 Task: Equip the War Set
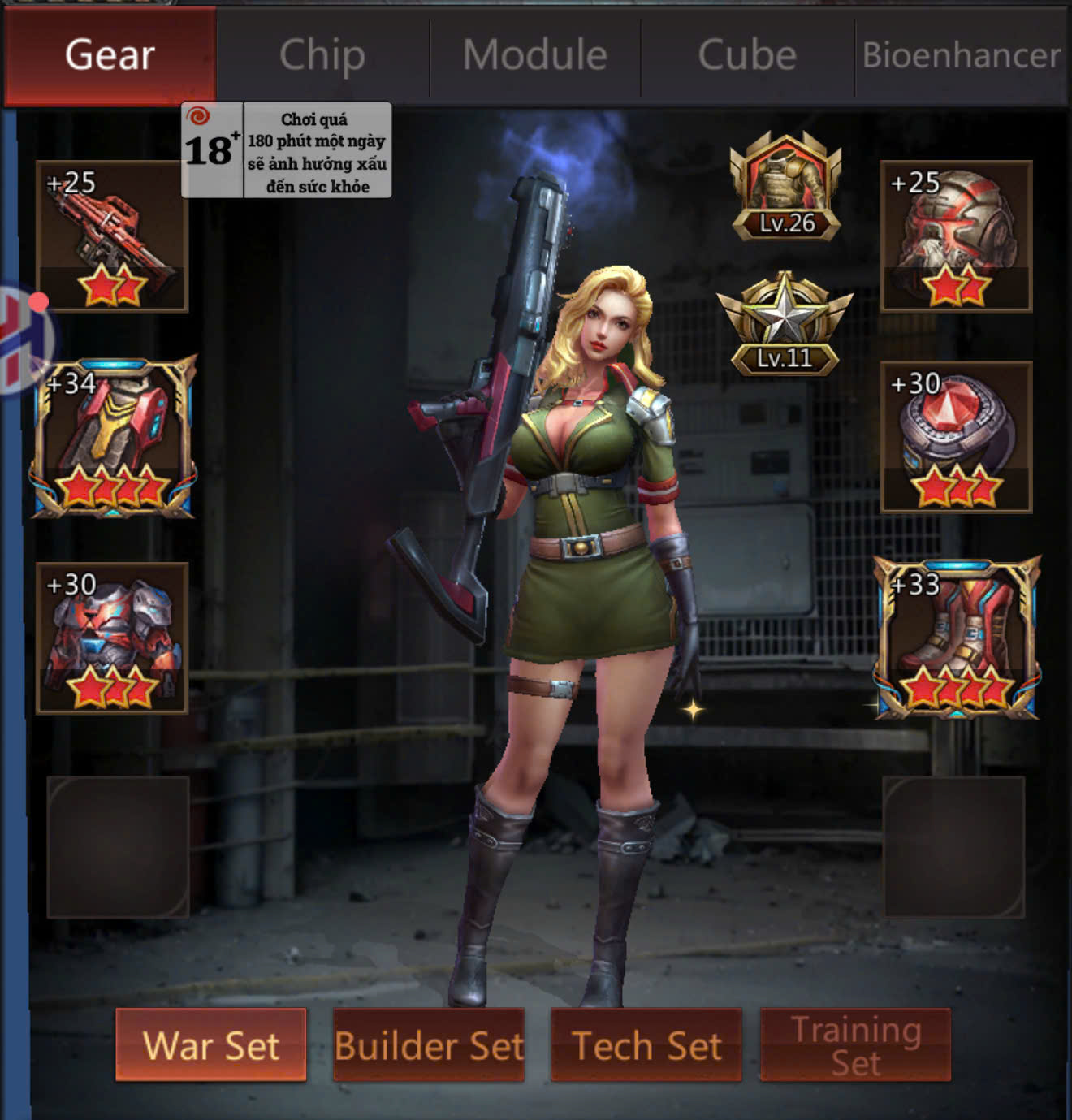pyautogui.click(x=211, y=1044)
